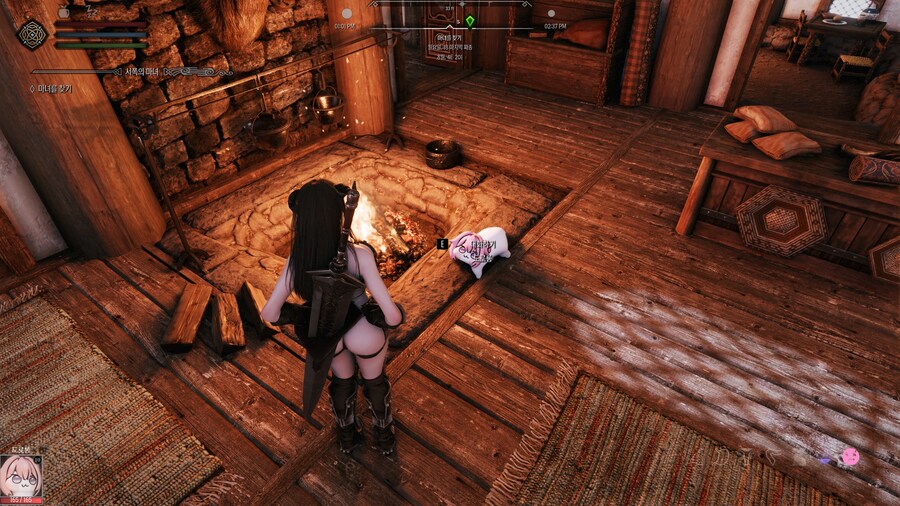This screenshot has height=506, width=900.
Task: Click the pink smiley face status icon
Action: pos(850,457)
